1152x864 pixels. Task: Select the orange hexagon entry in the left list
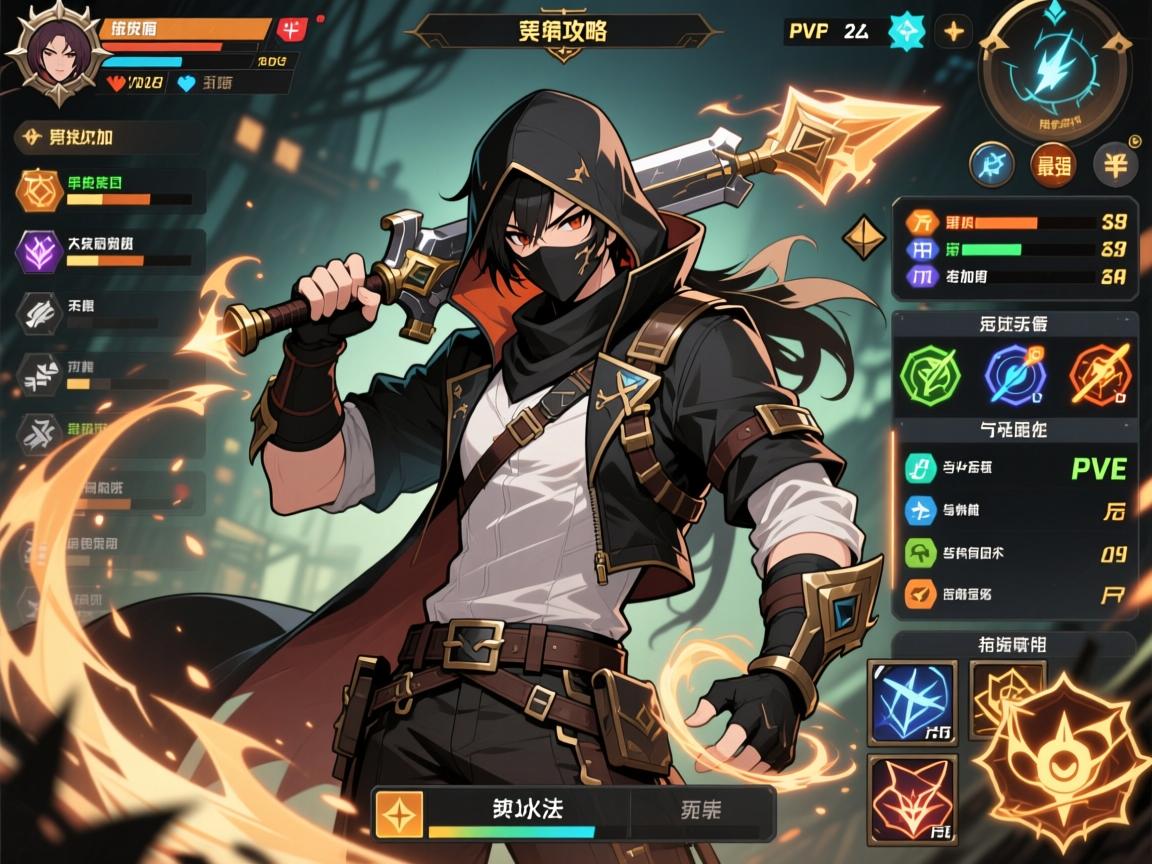coord(38,189)
